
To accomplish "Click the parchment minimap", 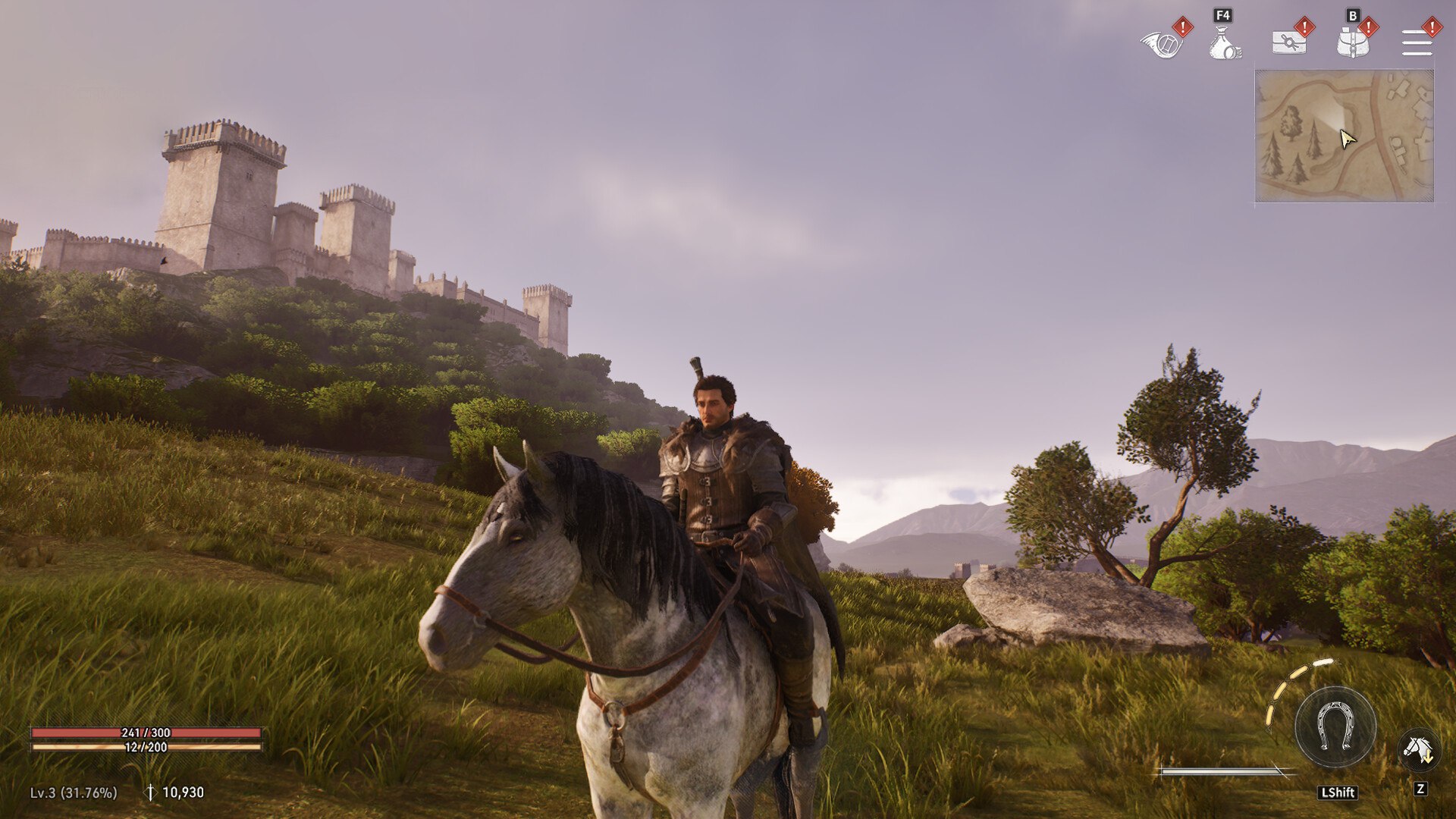I will 1344,136.
